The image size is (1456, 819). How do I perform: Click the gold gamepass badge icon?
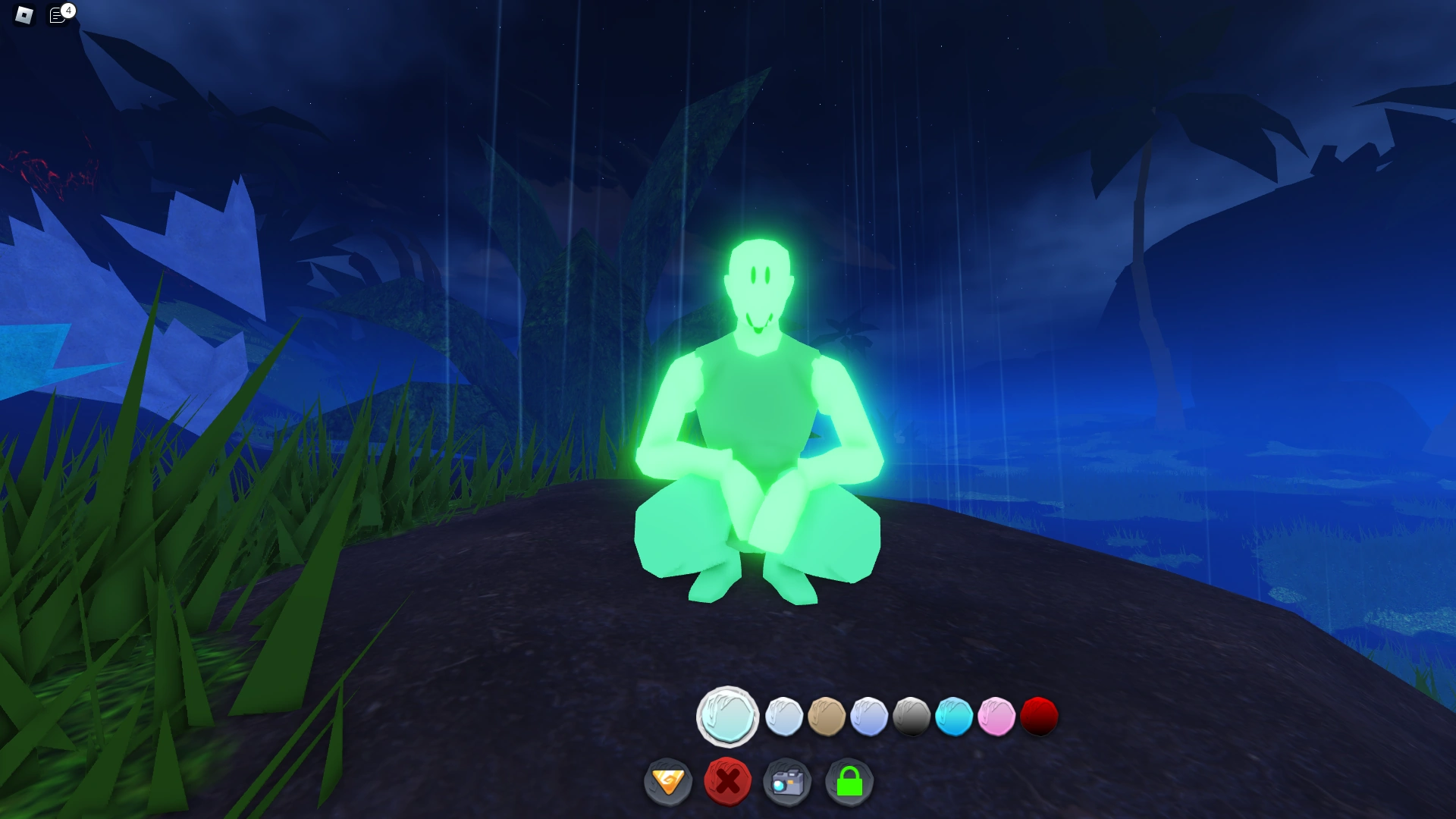(x=668, y=782)
